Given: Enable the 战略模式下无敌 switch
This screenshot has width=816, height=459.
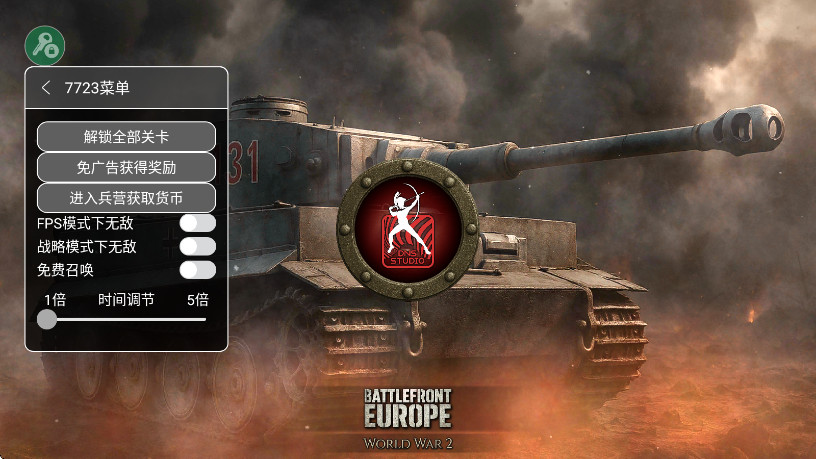Looking at the screenshot, I should [x=197, y=246].
